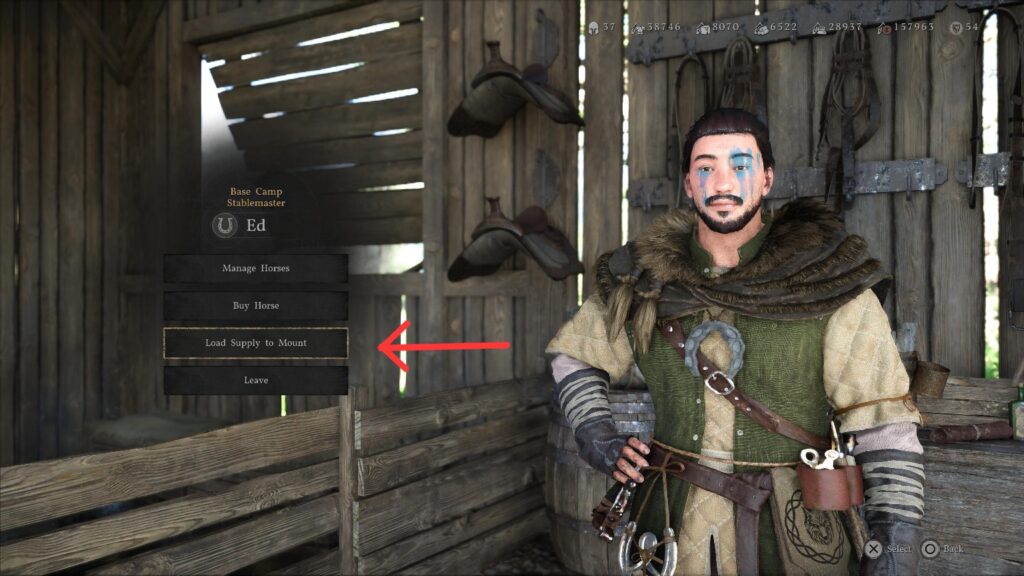Select Load Supply to Mount
This screenshot has height=576, width=1024.
tap(256, 343)
